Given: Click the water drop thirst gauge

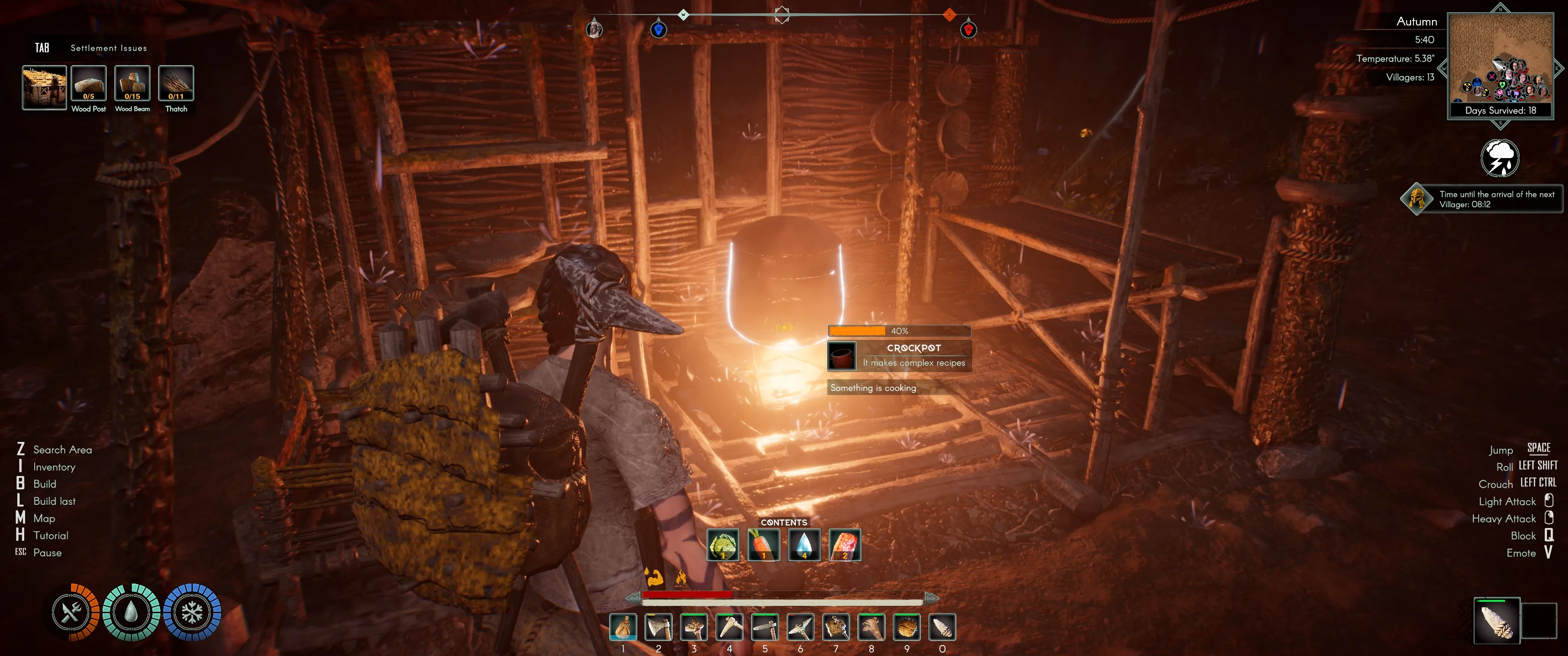Looking at the screenshot, I should (x=131, y=612).
